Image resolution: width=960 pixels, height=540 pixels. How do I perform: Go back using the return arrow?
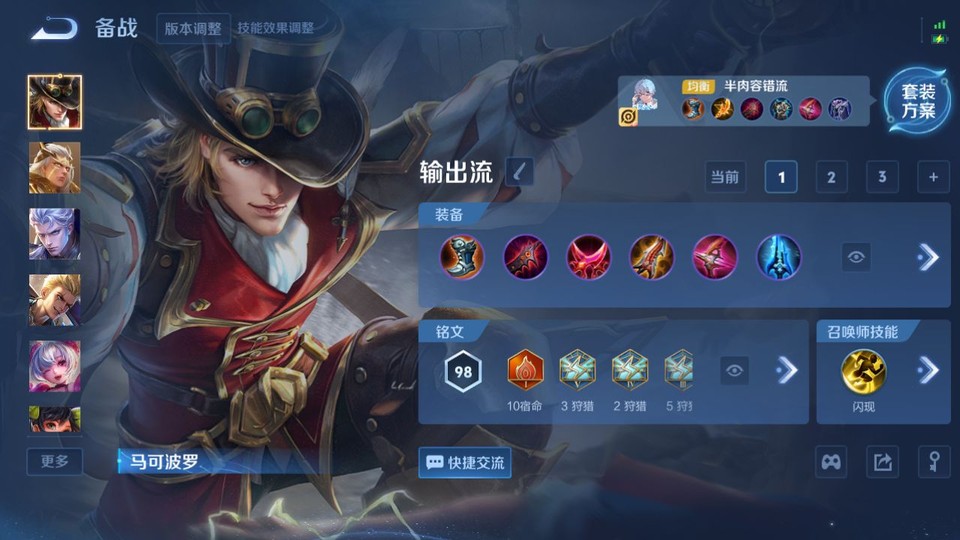[54, 28]
